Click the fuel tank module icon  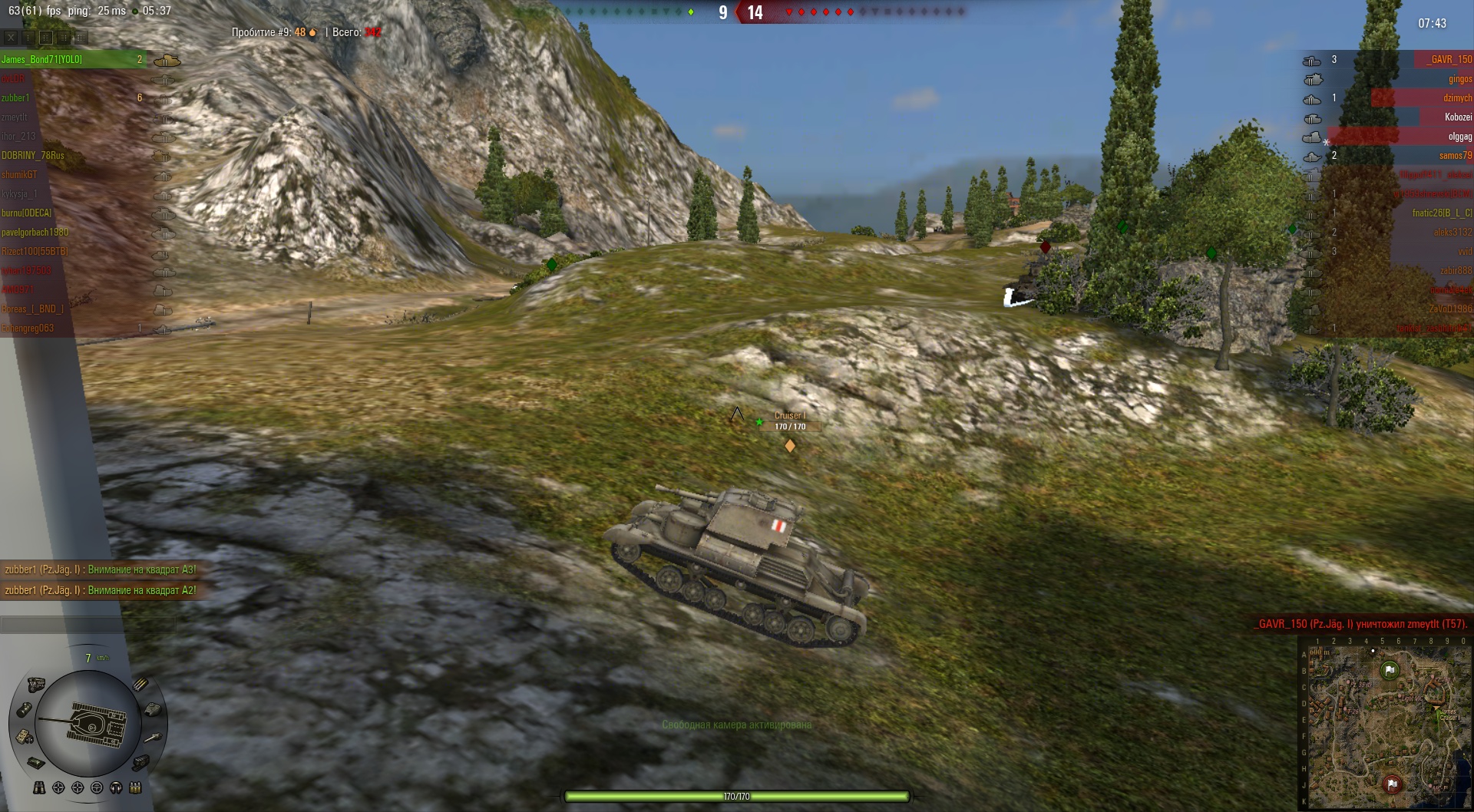tap(25, 709)
